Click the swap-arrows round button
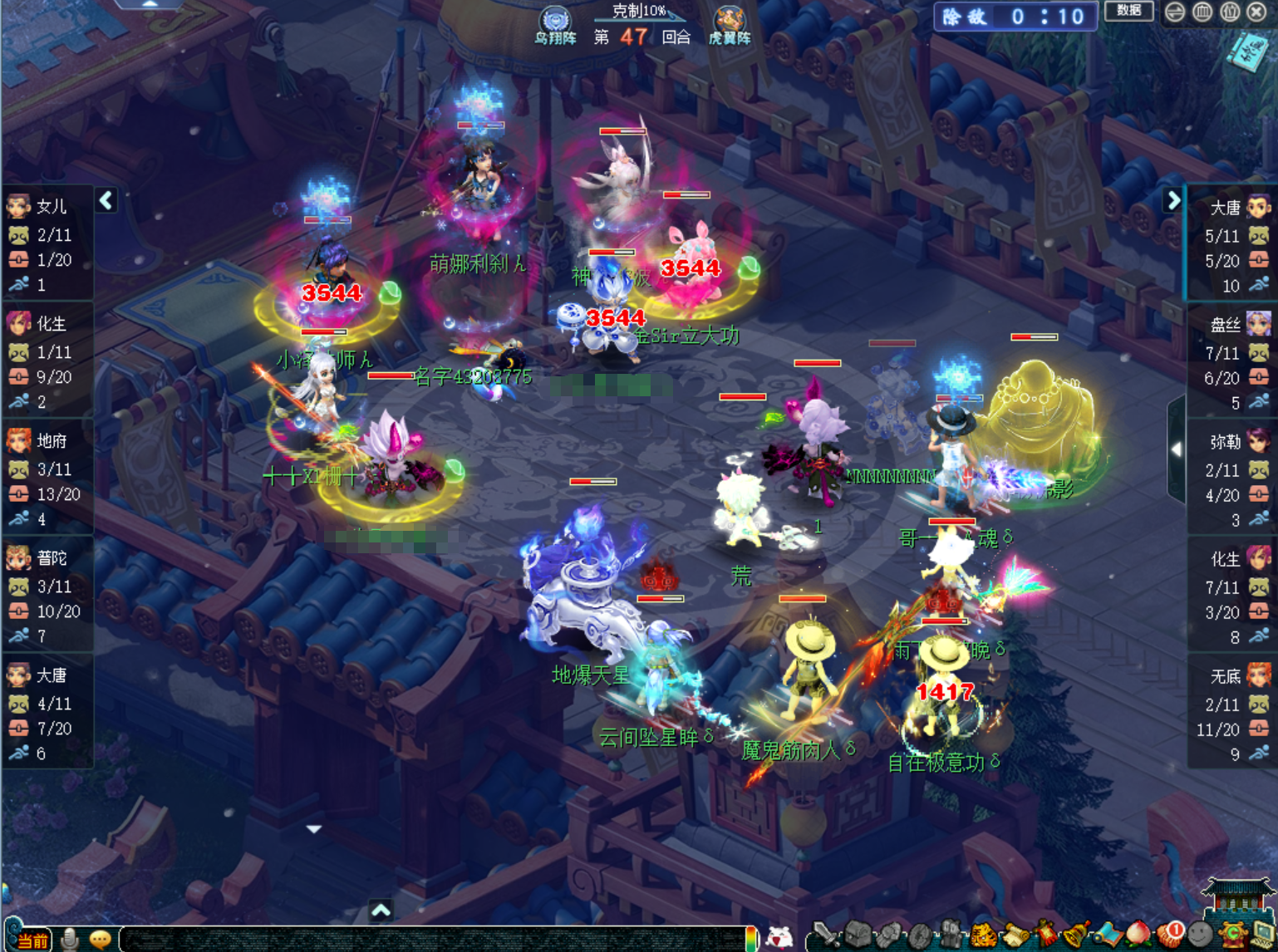 (x=1175, y=12)
